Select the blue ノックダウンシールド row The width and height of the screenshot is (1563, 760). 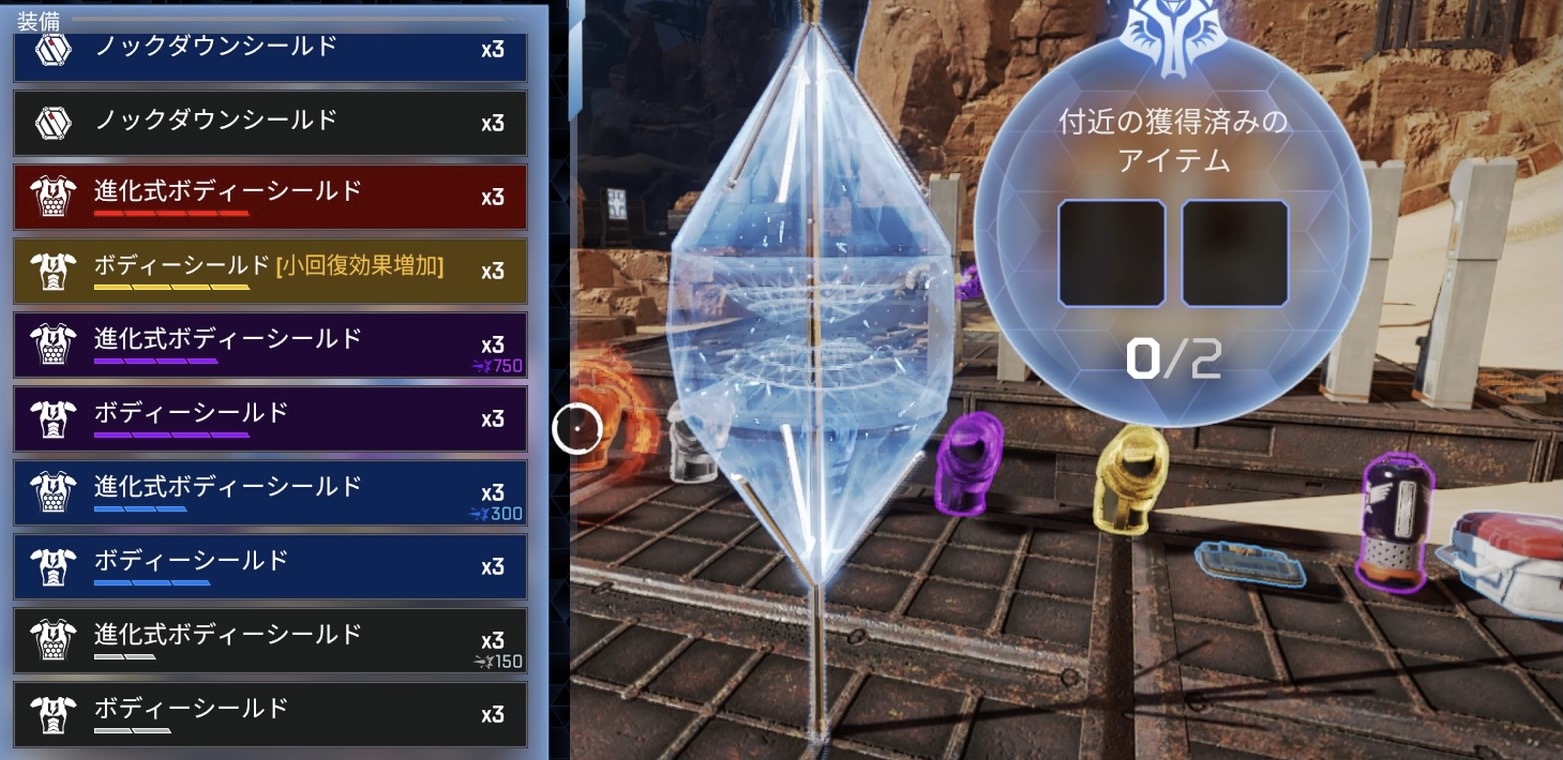pos(270,52)
